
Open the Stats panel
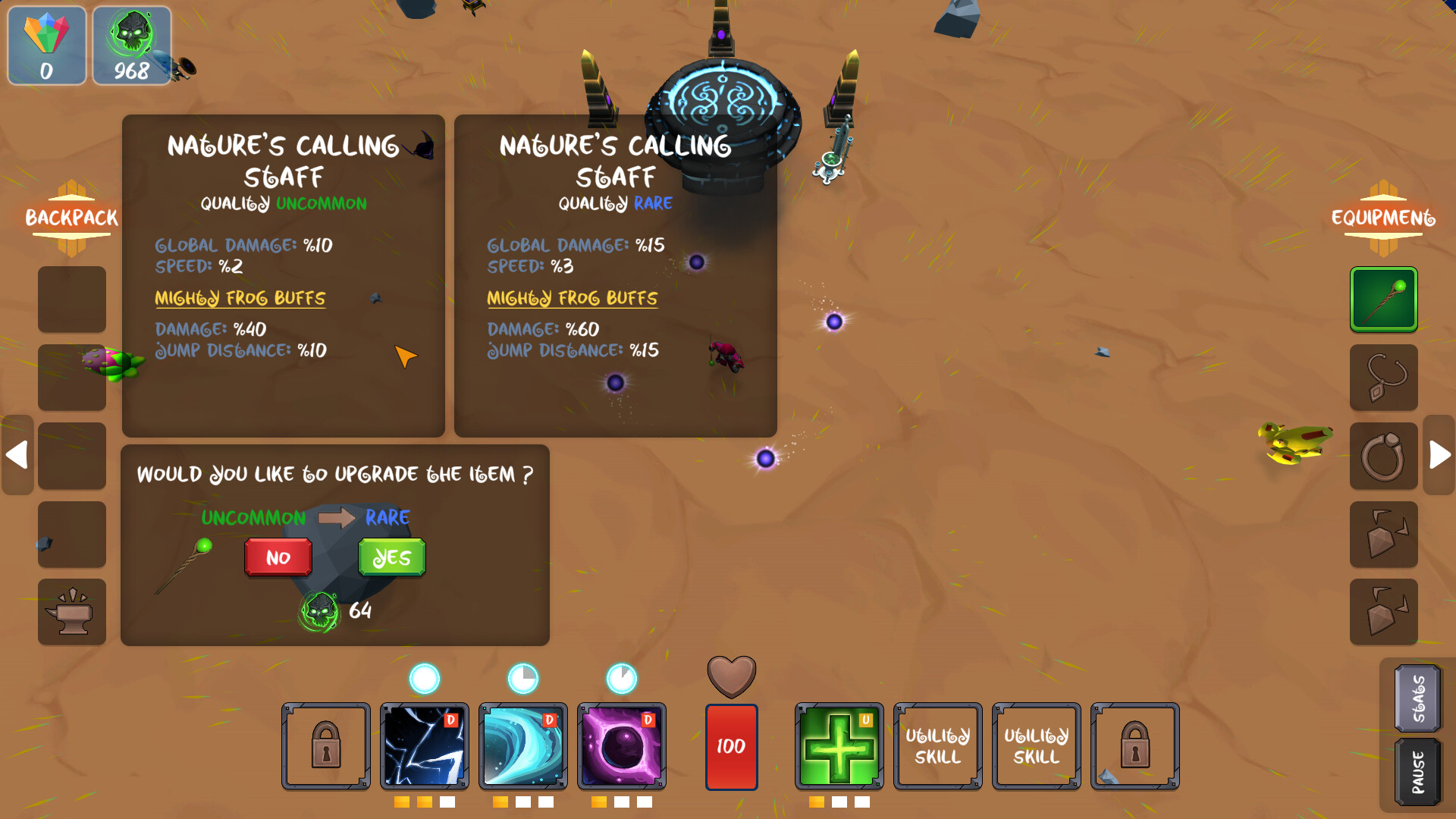coord(1417,698)
